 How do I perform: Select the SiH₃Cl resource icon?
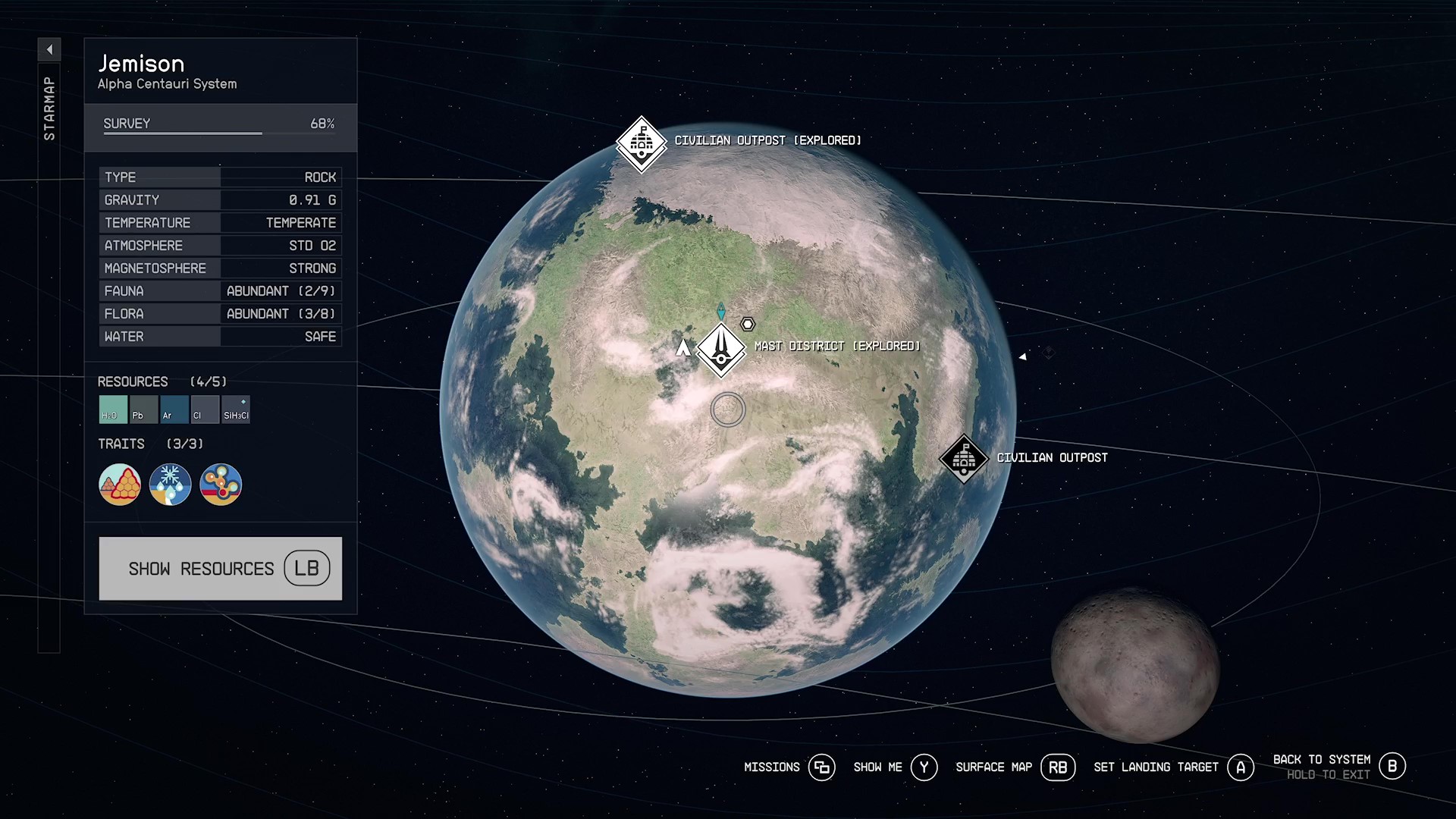[x=236, y=409]
